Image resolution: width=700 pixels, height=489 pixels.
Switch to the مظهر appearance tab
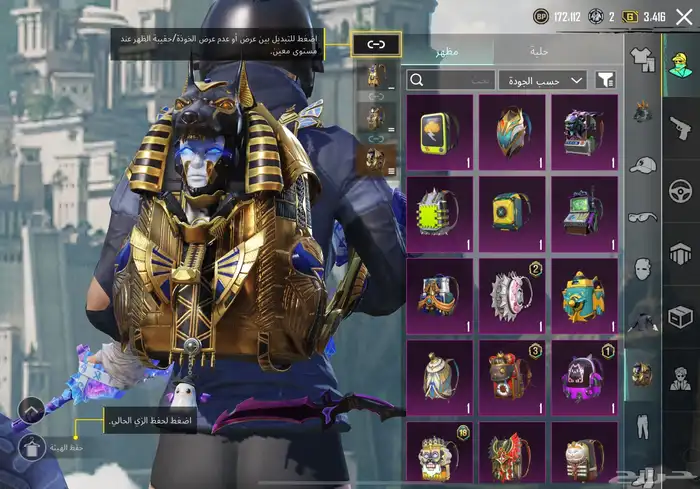(x=447, y=50)
